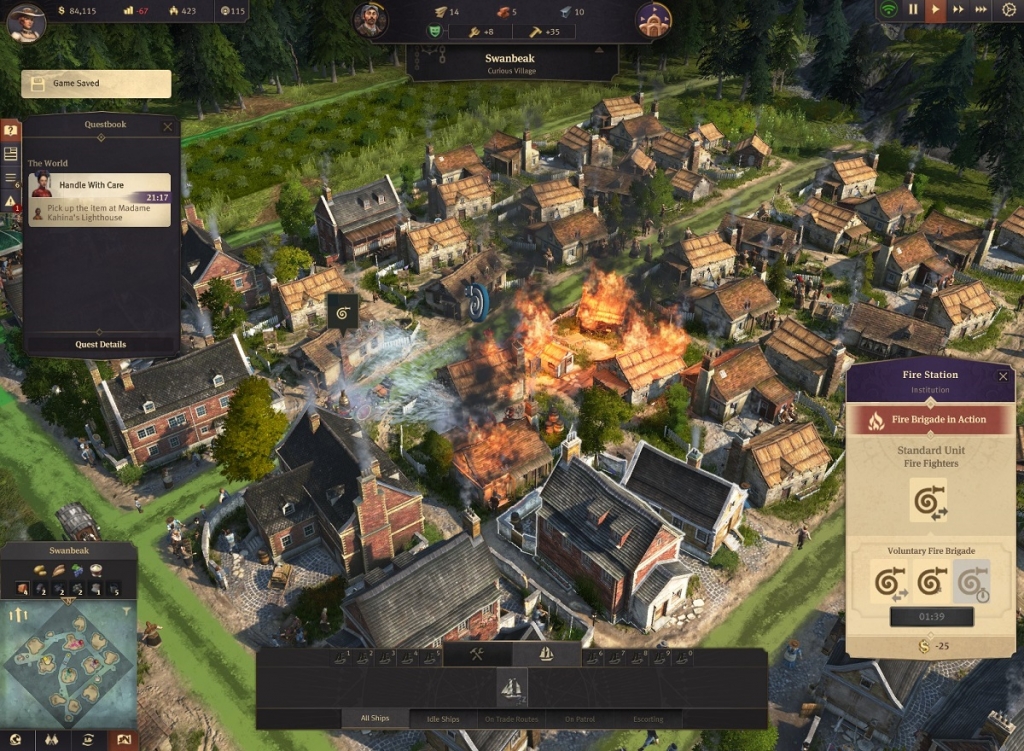Pause the game speed
Screen dimensions: 1024x751
pos(913,10)
